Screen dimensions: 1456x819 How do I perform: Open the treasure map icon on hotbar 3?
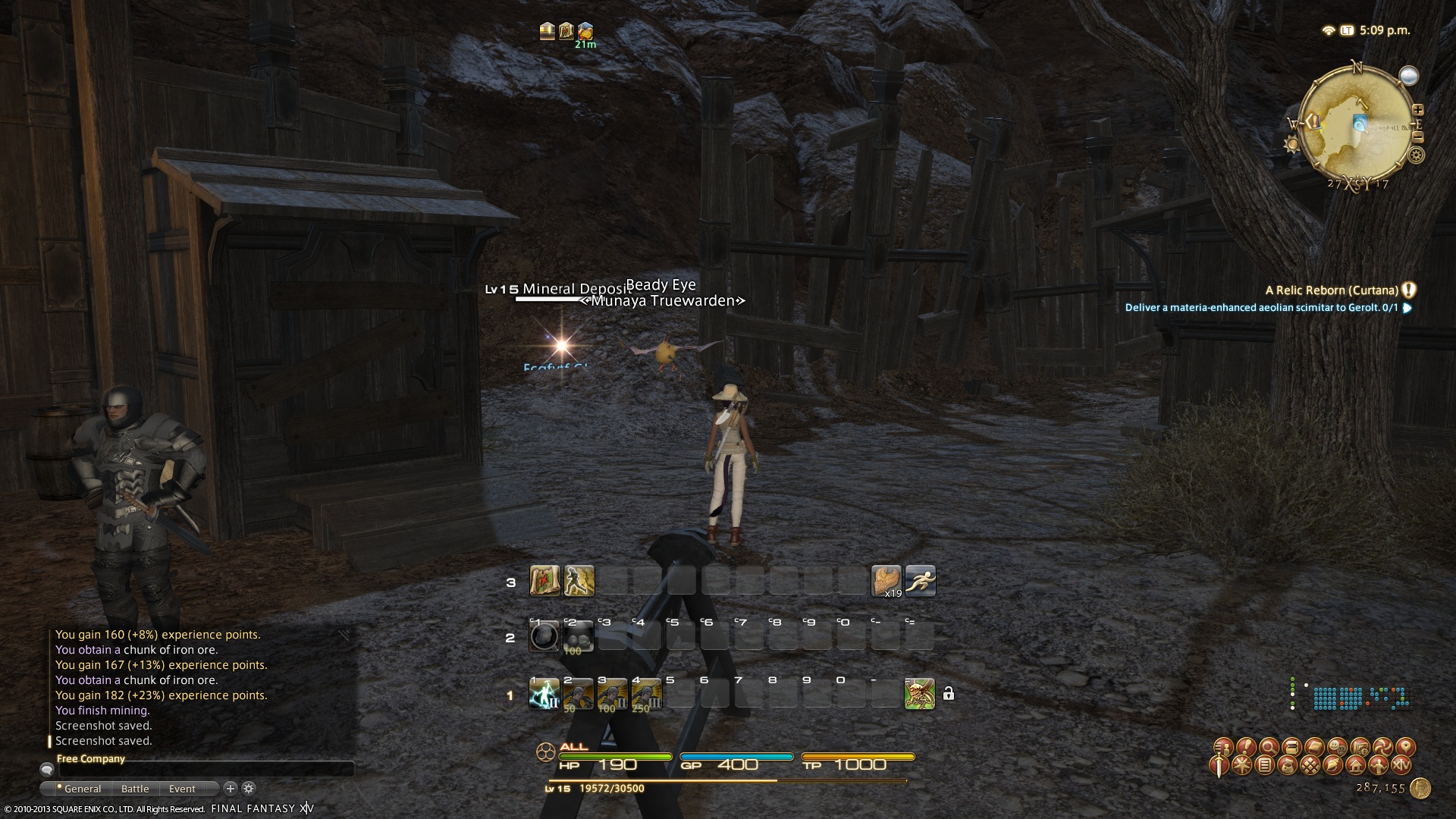pos(544,581)
